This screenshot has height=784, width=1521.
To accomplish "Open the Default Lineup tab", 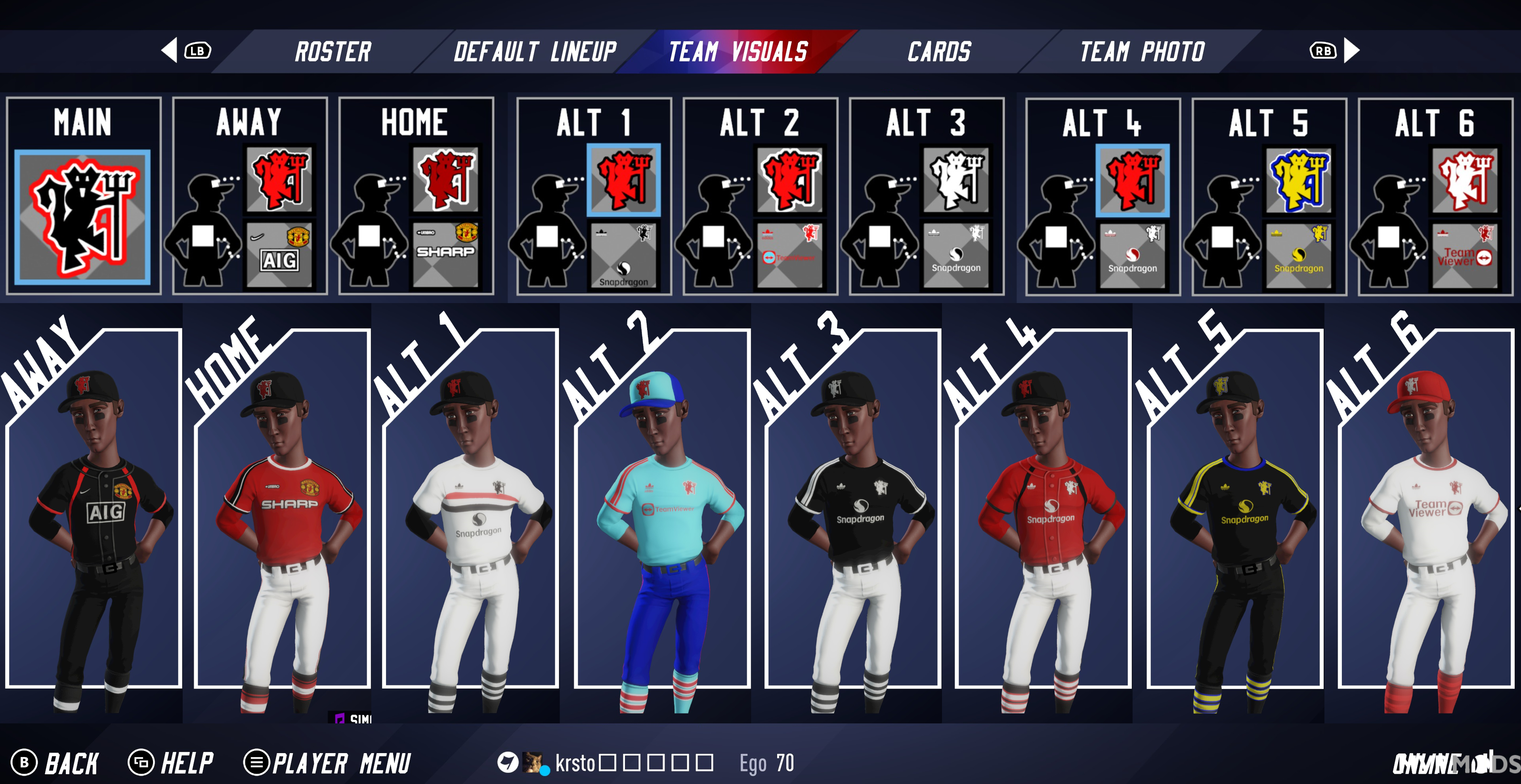I will (x=535, y=52).
